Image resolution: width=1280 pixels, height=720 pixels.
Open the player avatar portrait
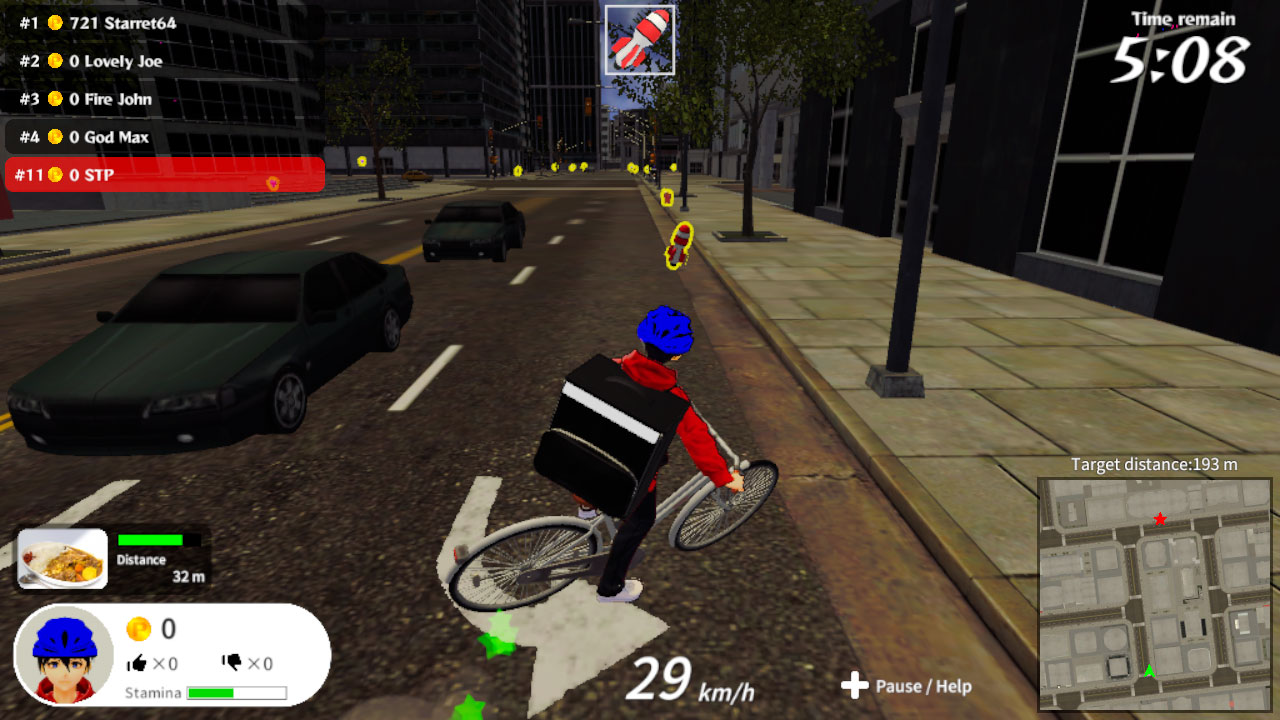pos(66,653)
